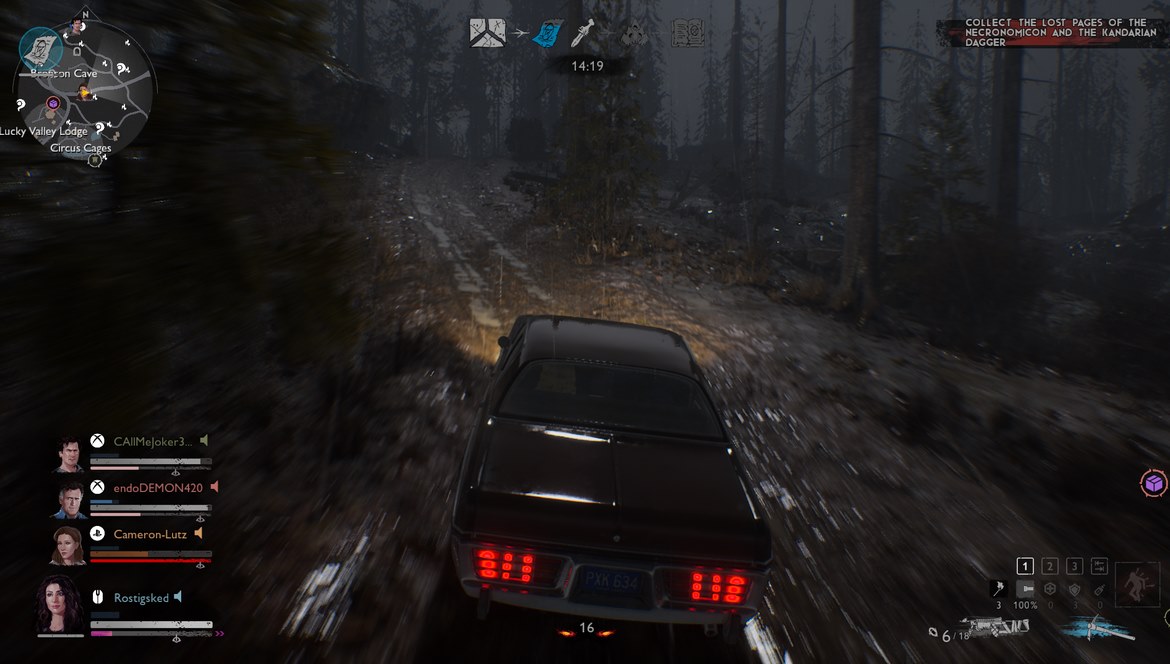Select teammate CAllMejoker3 in party list
Screen dimensions: 1170x664
point(152,441)
